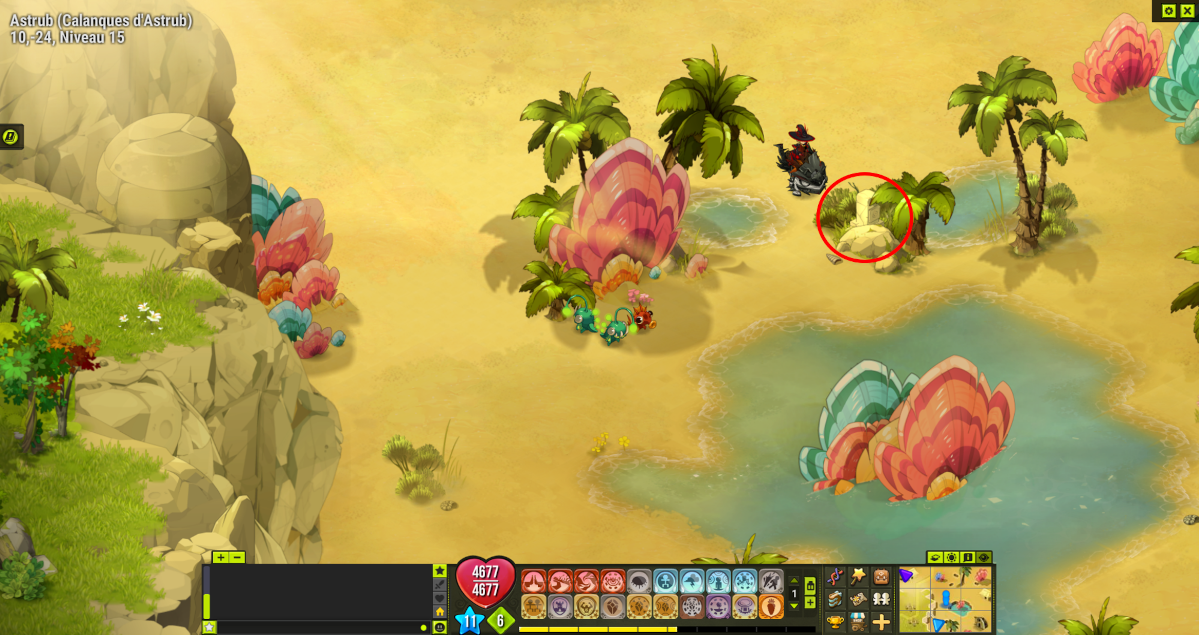The image size is (1201, 636).
Task: Expand more menu shortcuts with yellow plus
Action: 881,622
